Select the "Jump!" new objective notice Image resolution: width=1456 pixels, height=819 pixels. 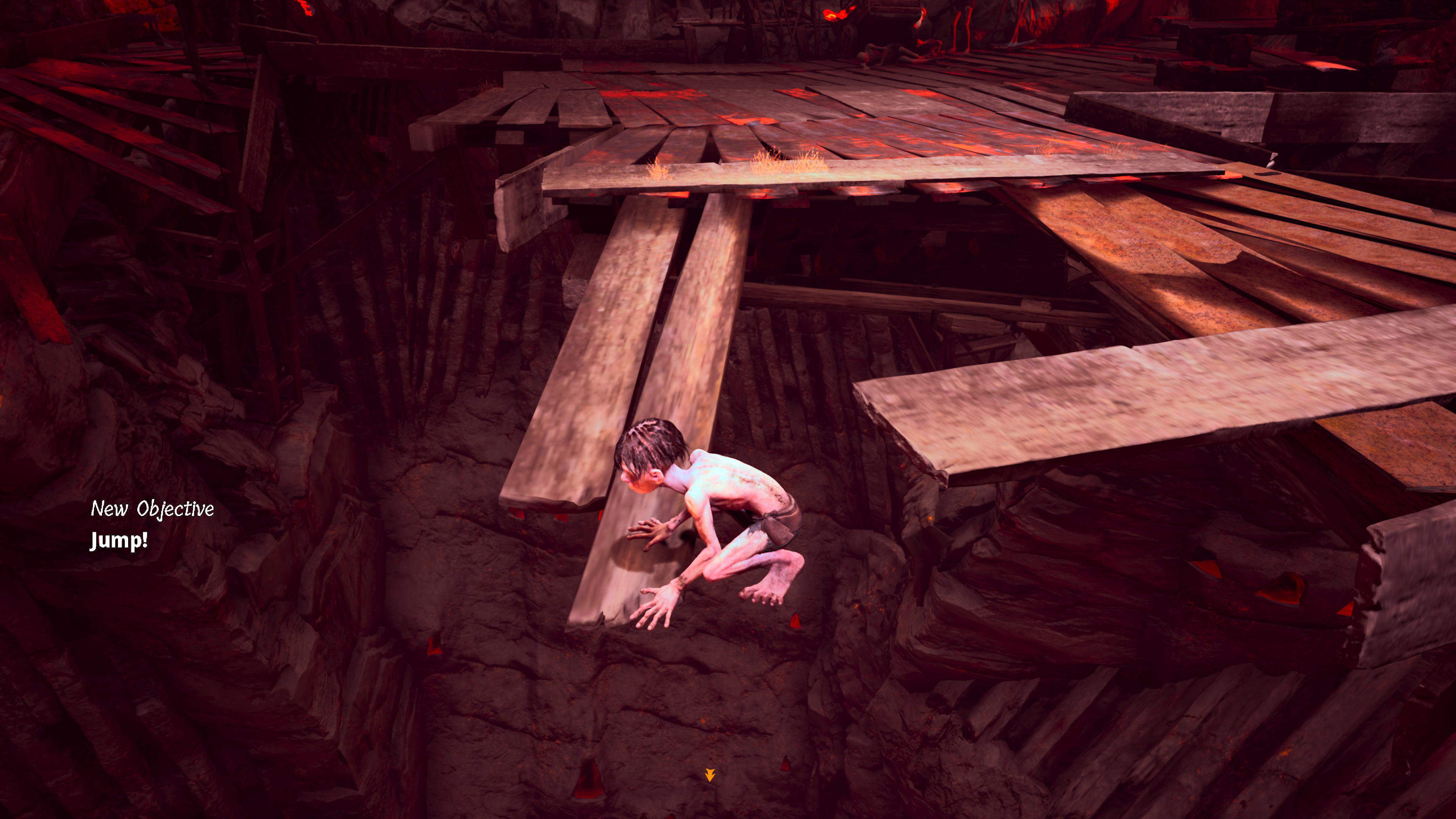click(119, 540)
